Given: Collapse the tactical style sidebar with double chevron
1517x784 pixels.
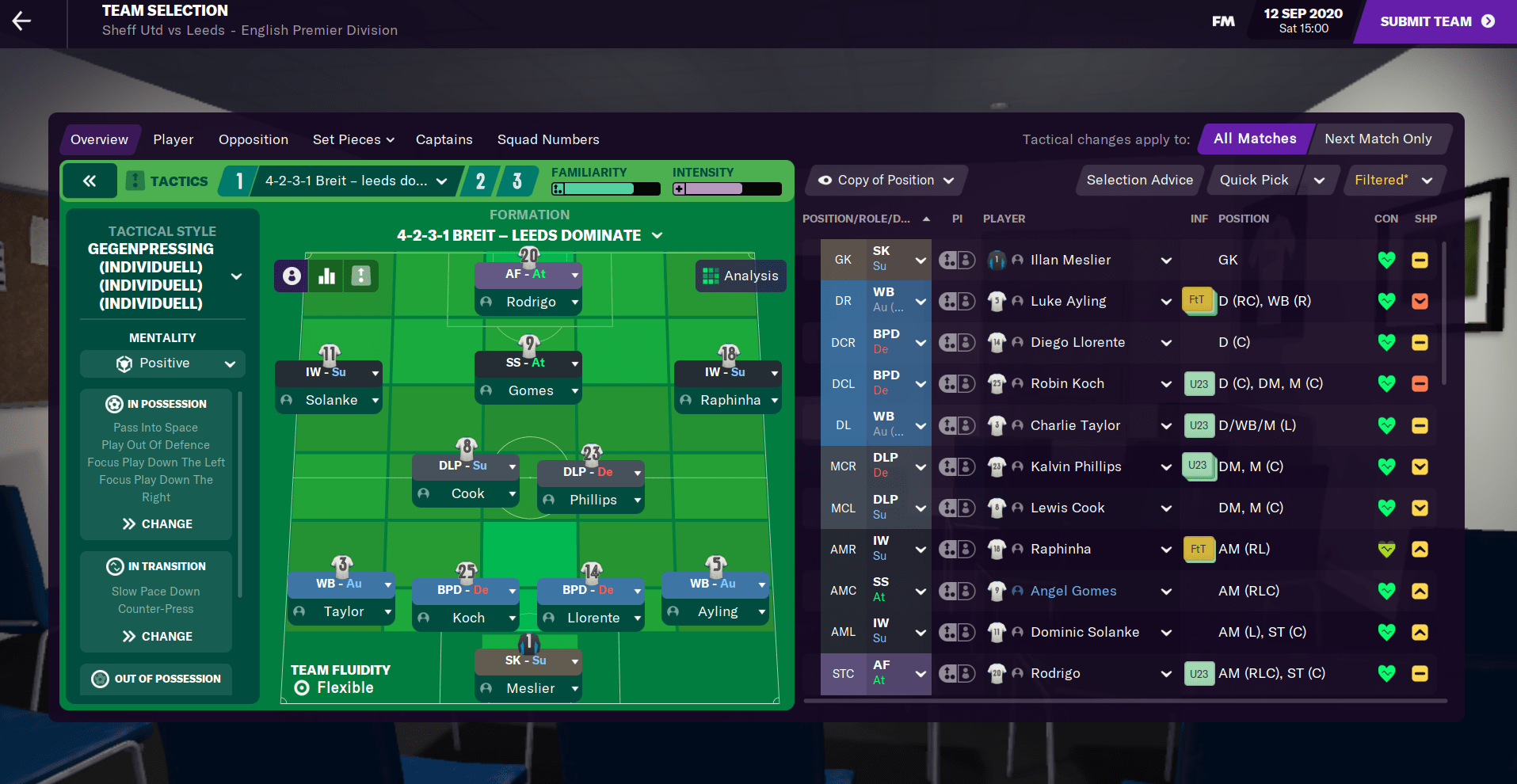Looking at the screenshot, I should coord(90,181).
